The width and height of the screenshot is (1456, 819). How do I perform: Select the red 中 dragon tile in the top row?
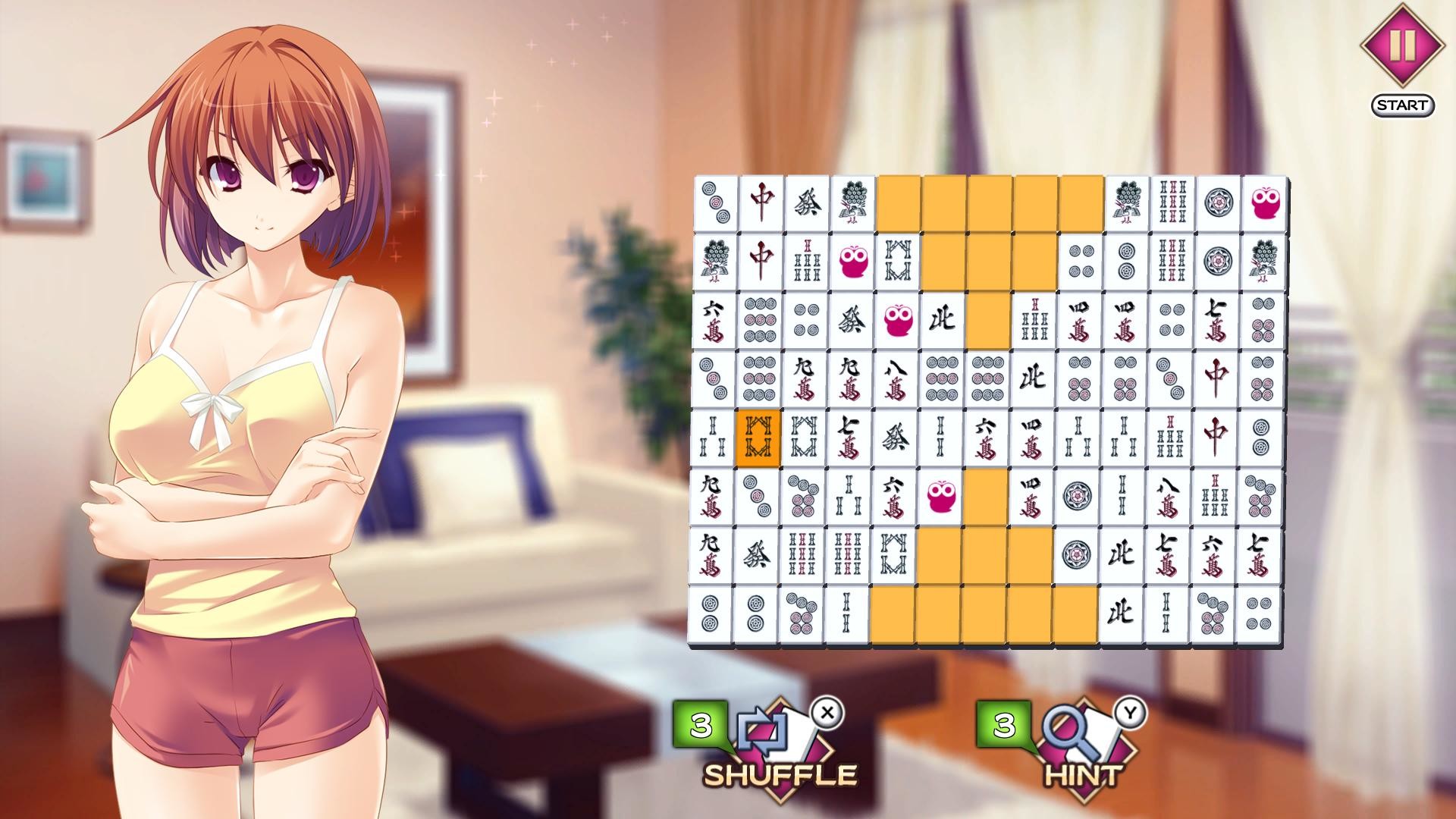760,199
